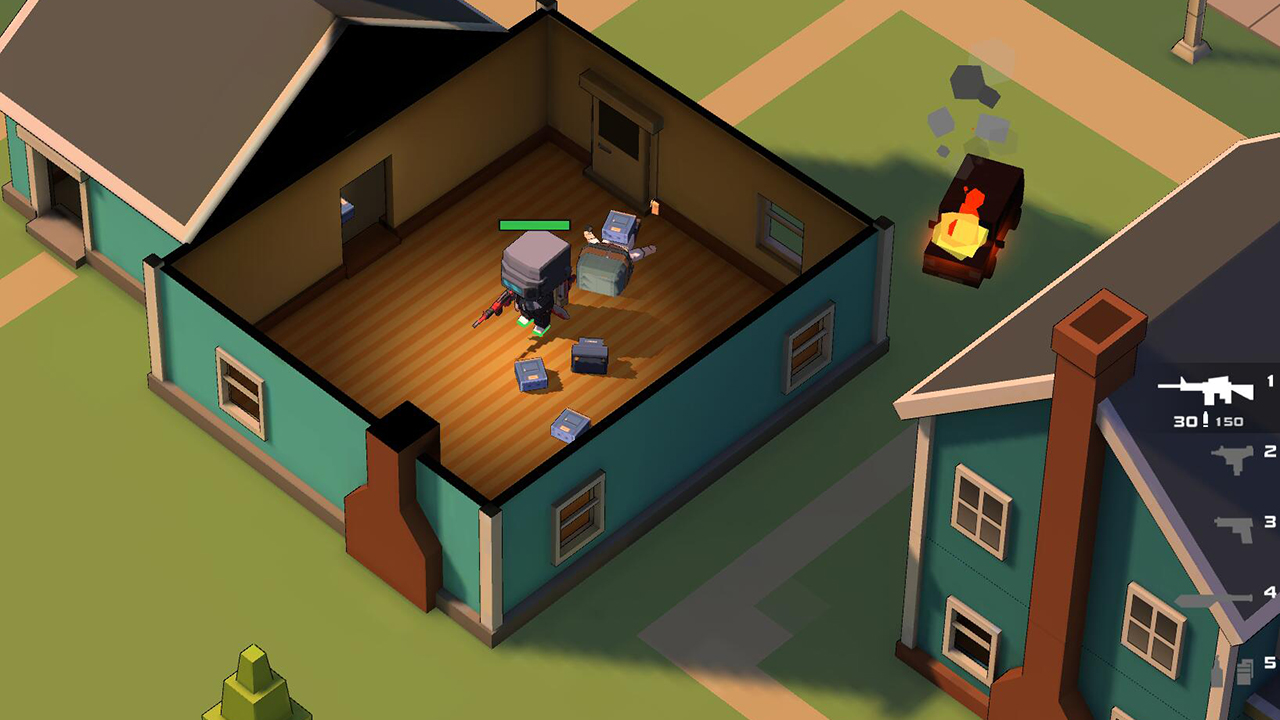Equip the pistol in slot 3
This screenshot has width=1280, height=720.
[1234, 528]
